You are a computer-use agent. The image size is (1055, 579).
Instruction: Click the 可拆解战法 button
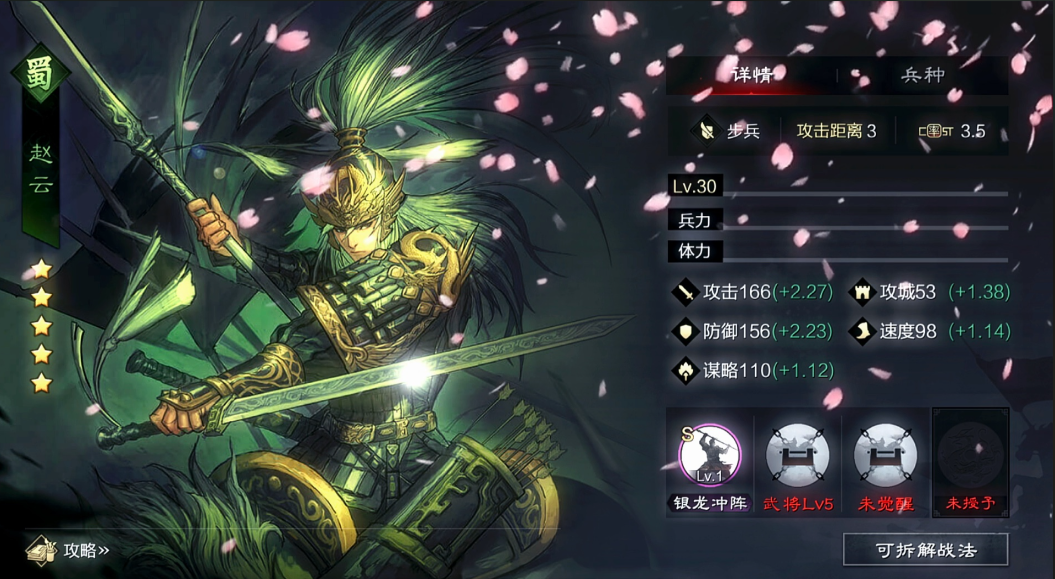[925, 549]
